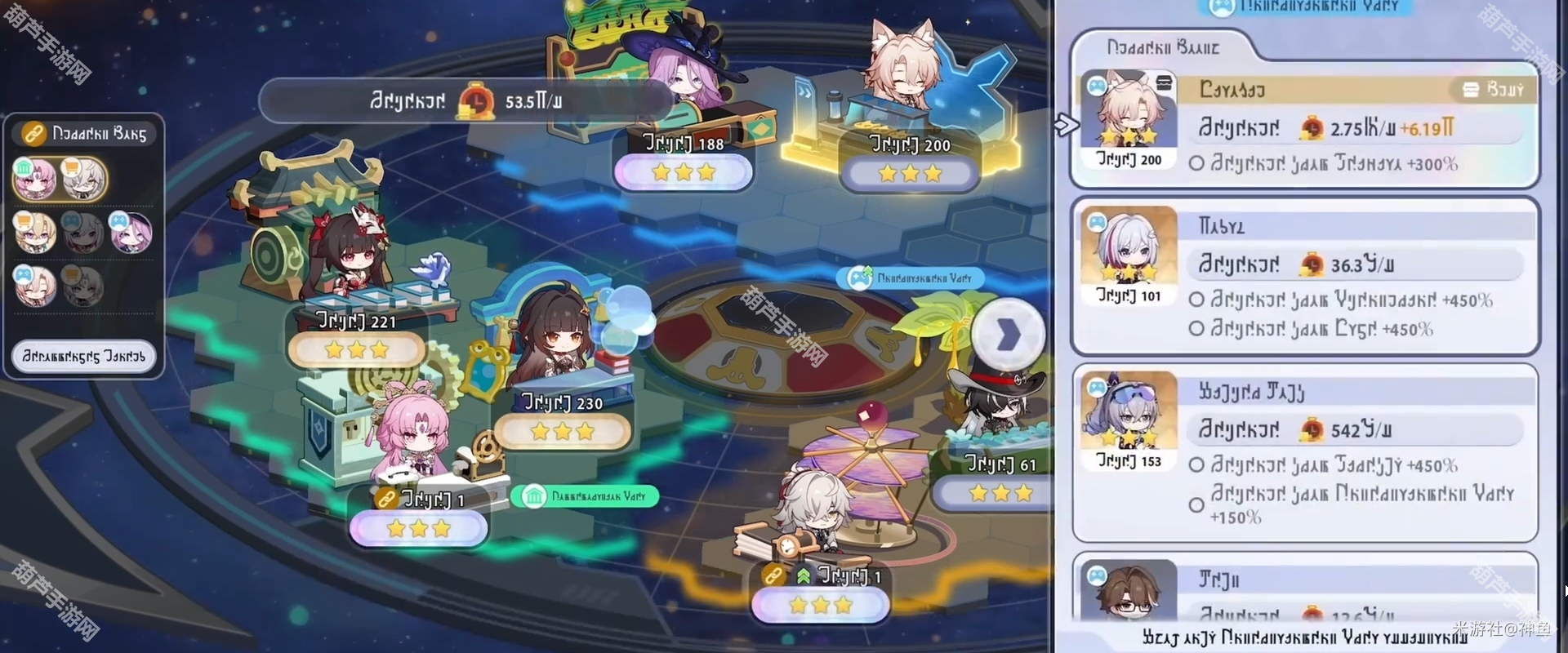Pick the brown-haired glasses character card
The image size is (1568, 653).
pos(1305,592)
